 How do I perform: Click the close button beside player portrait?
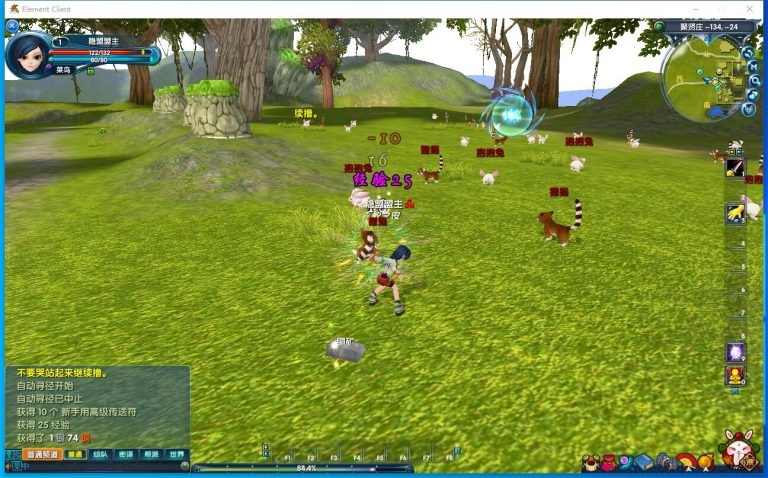[x=12, y=26]
